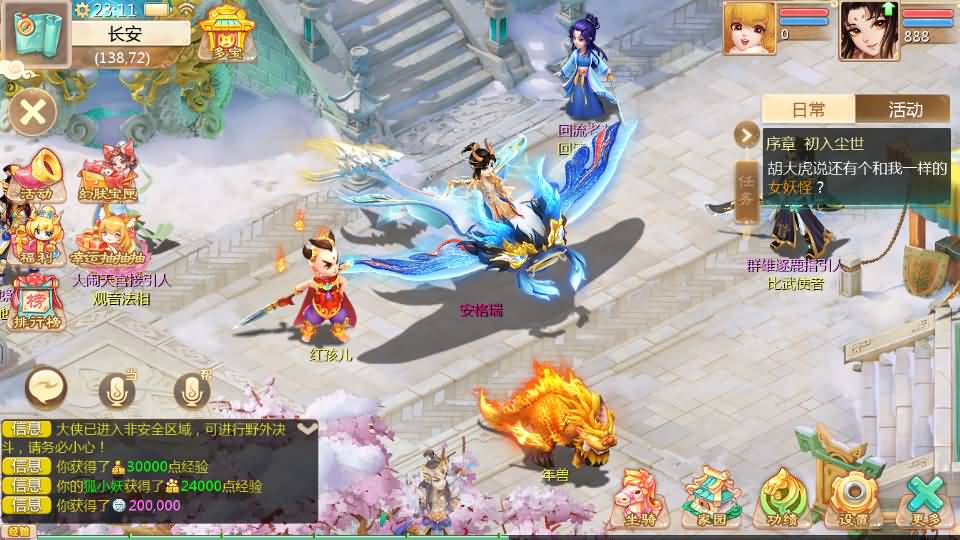Activate the microphone button marked 当
960x540 pixels.
click(117, 390)
